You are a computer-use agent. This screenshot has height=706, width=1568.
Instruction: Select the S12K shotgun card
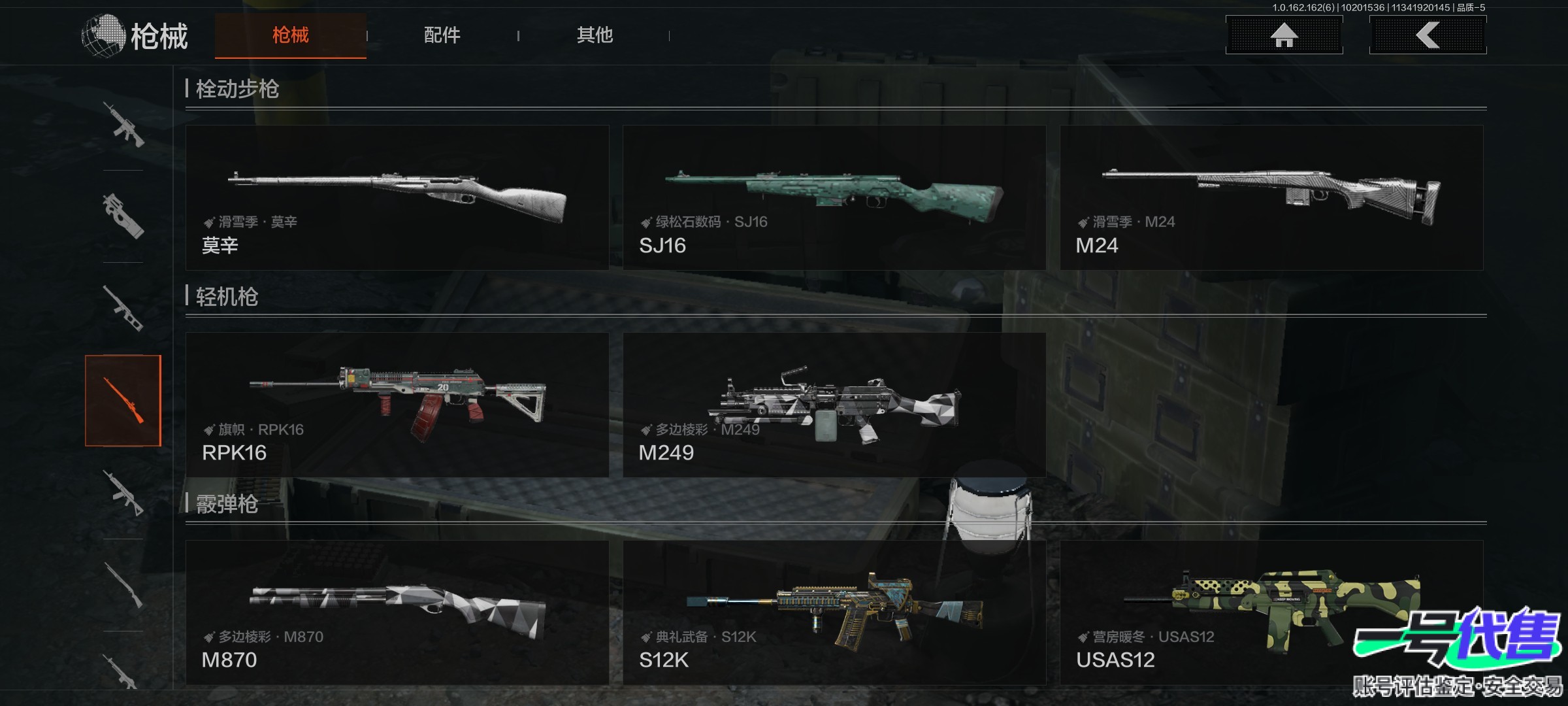click(x=834, y=613)
